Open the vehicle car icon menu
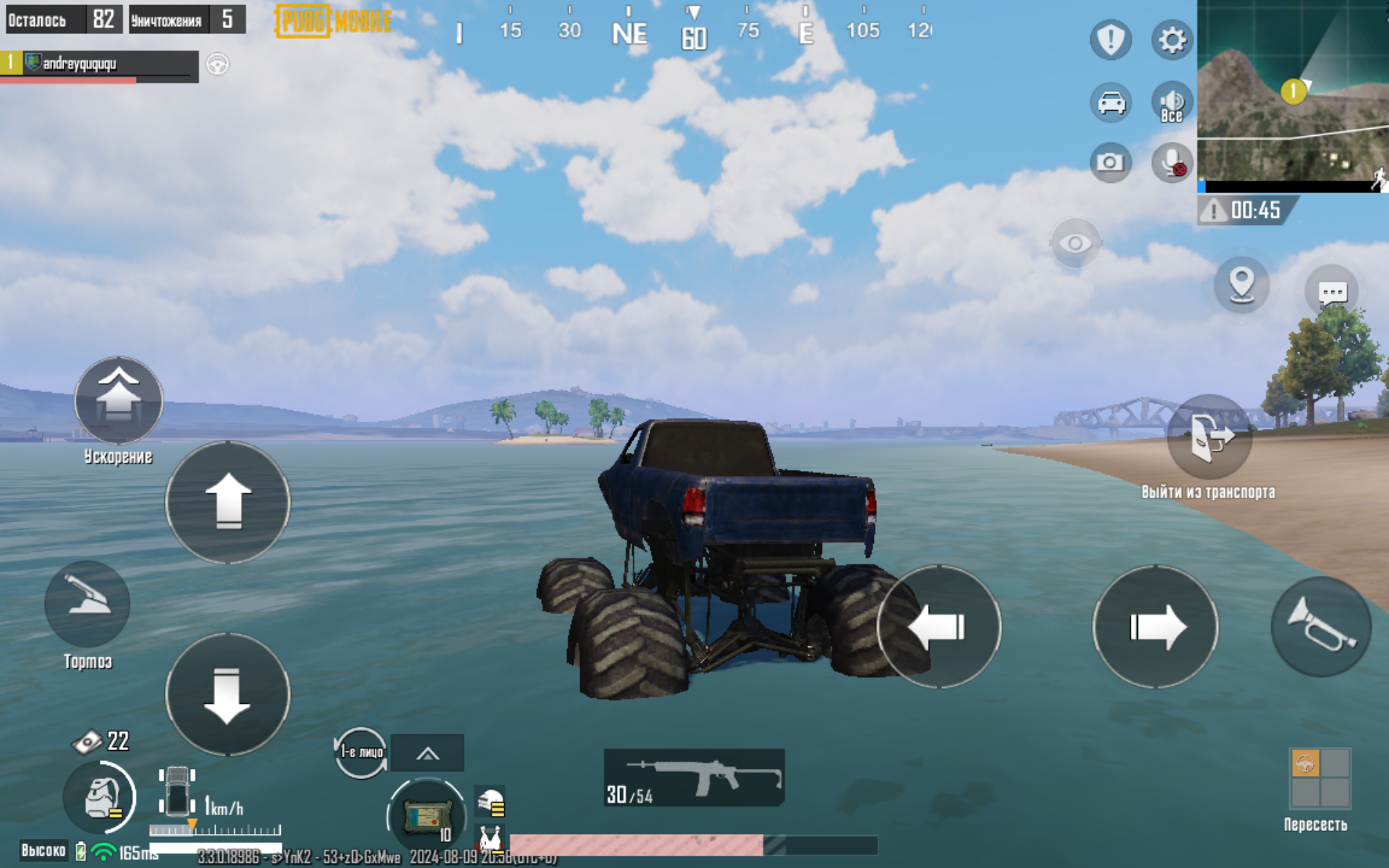The height and width of the screenshot is (868, 1389). coord(1110,102)
